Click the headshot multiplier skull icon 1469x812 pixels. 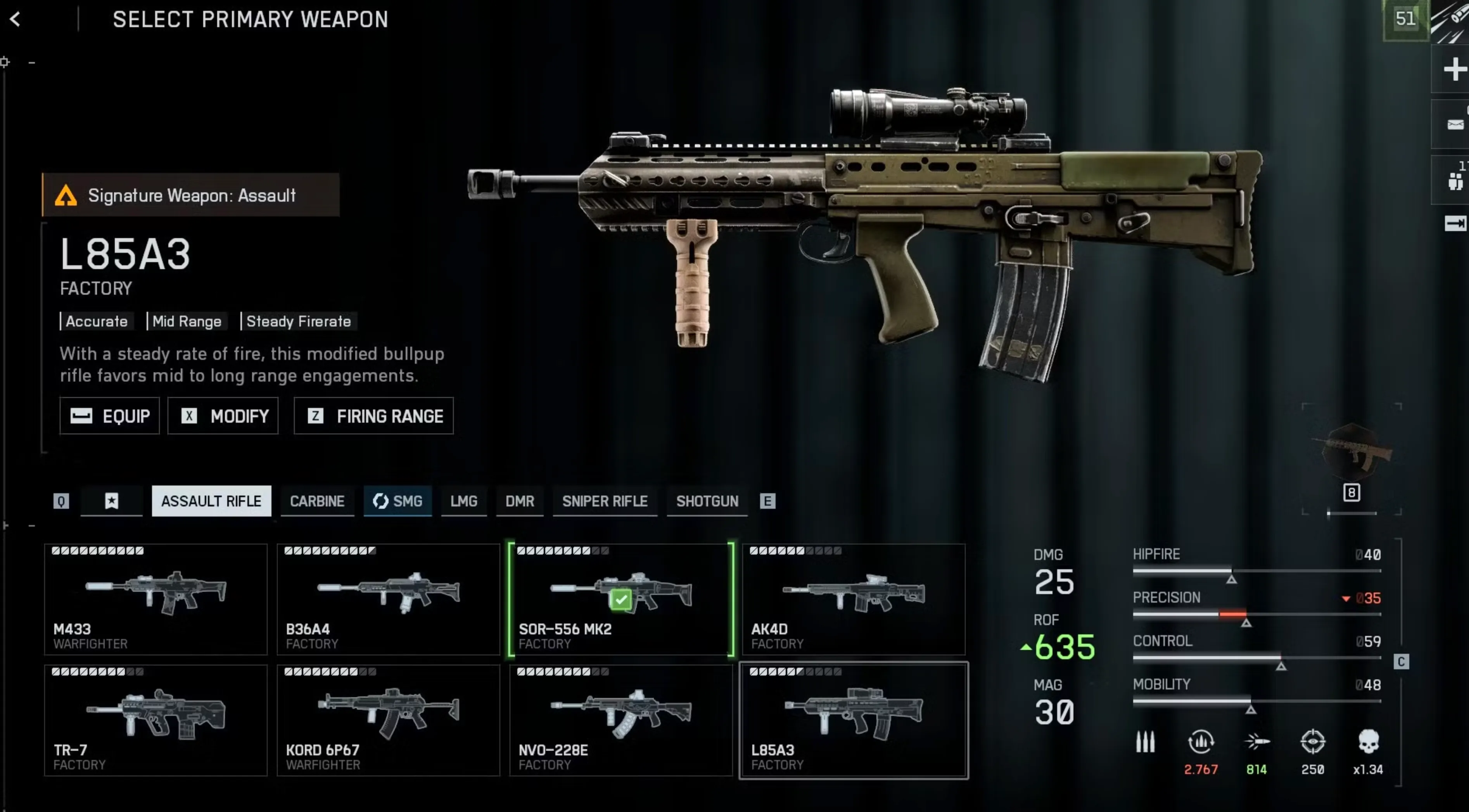[x=1369, y=743]
